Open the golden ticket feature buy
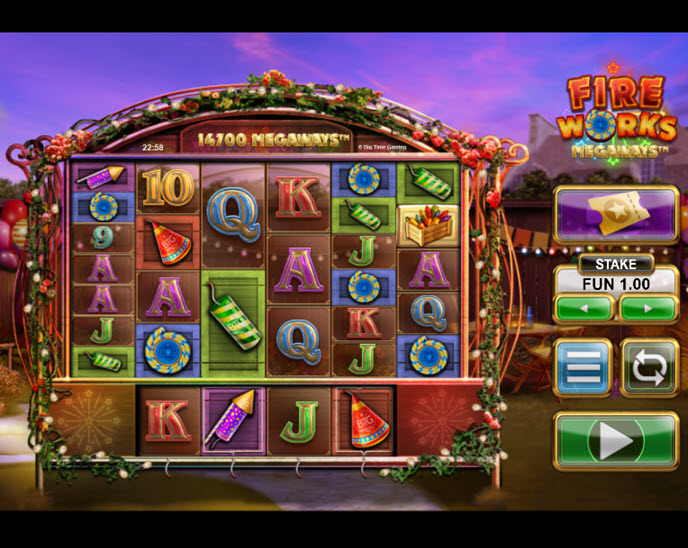 tap(615, 214)
